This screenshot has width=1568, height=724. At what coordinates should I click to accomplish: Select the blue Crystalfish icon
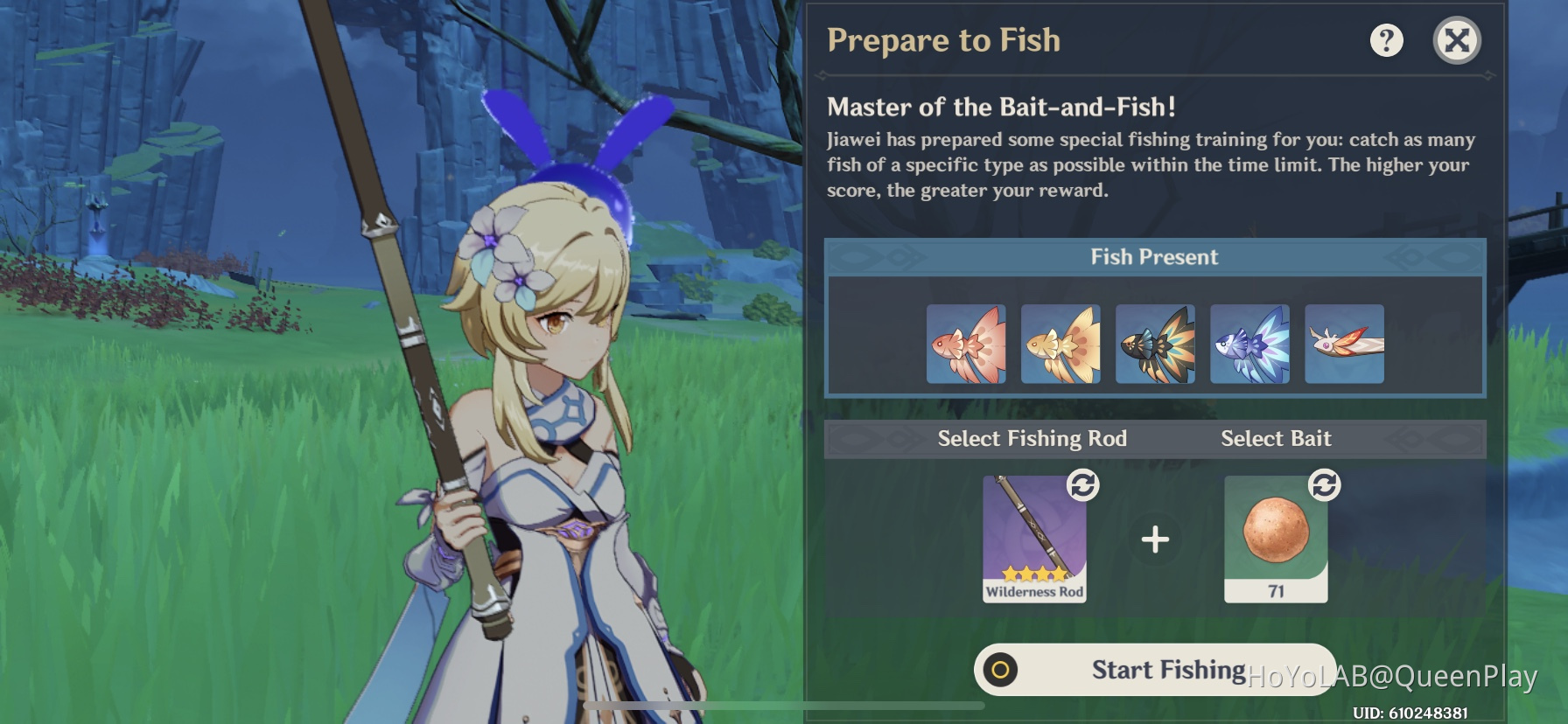pos(1249,343)
